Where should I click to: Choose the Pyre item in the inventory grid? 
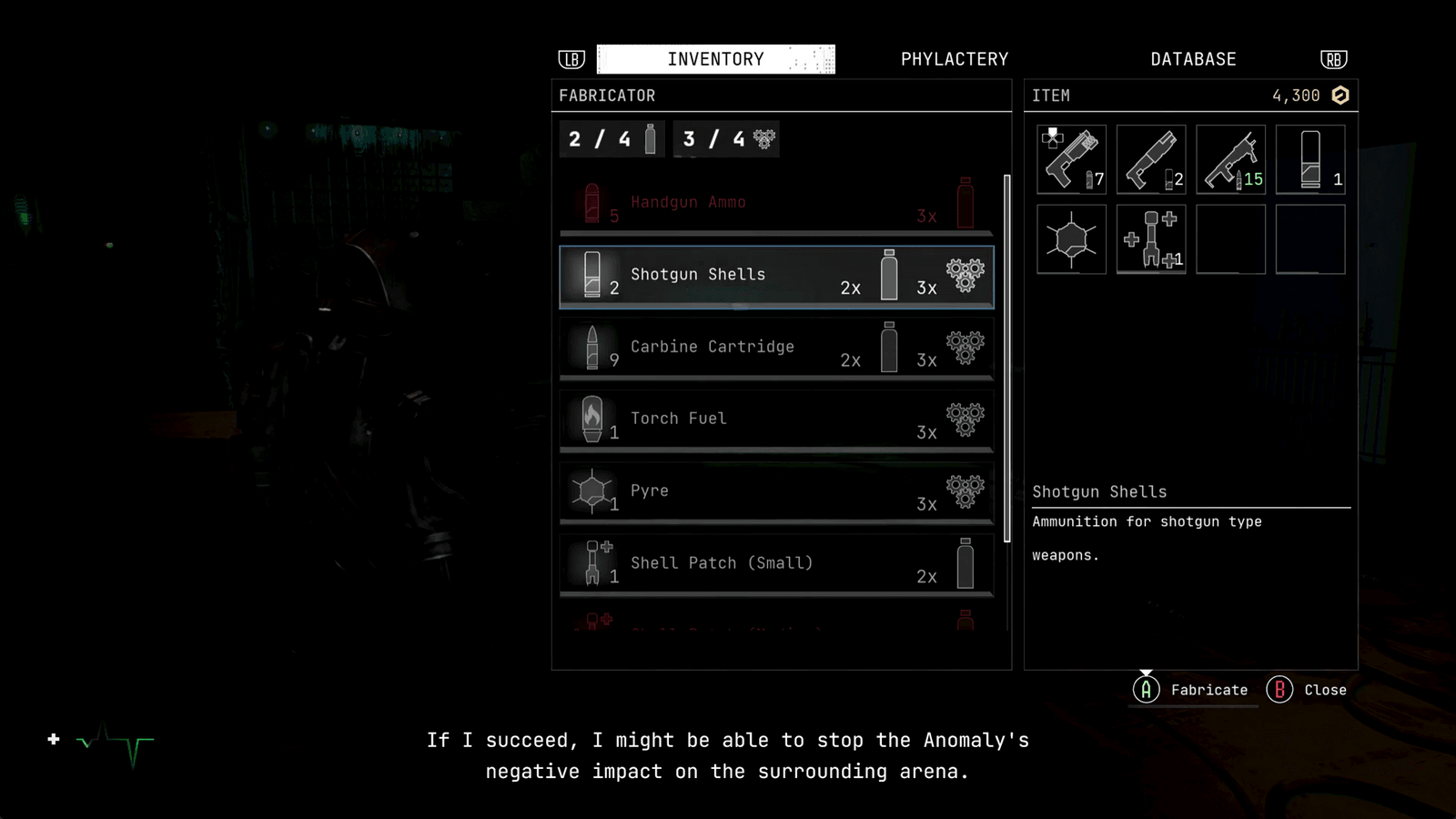tap(1071, 239)
